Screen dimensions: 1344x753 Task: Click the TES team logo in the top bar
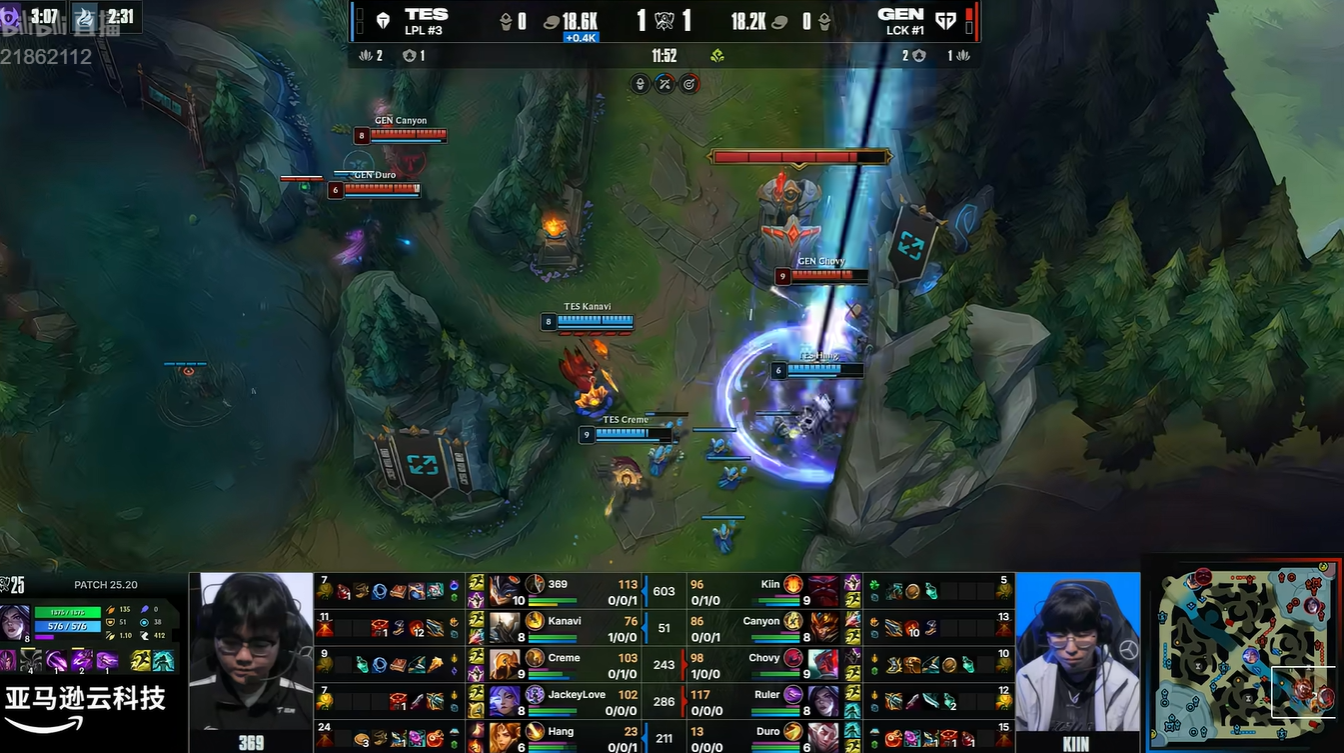pos(383,21)
